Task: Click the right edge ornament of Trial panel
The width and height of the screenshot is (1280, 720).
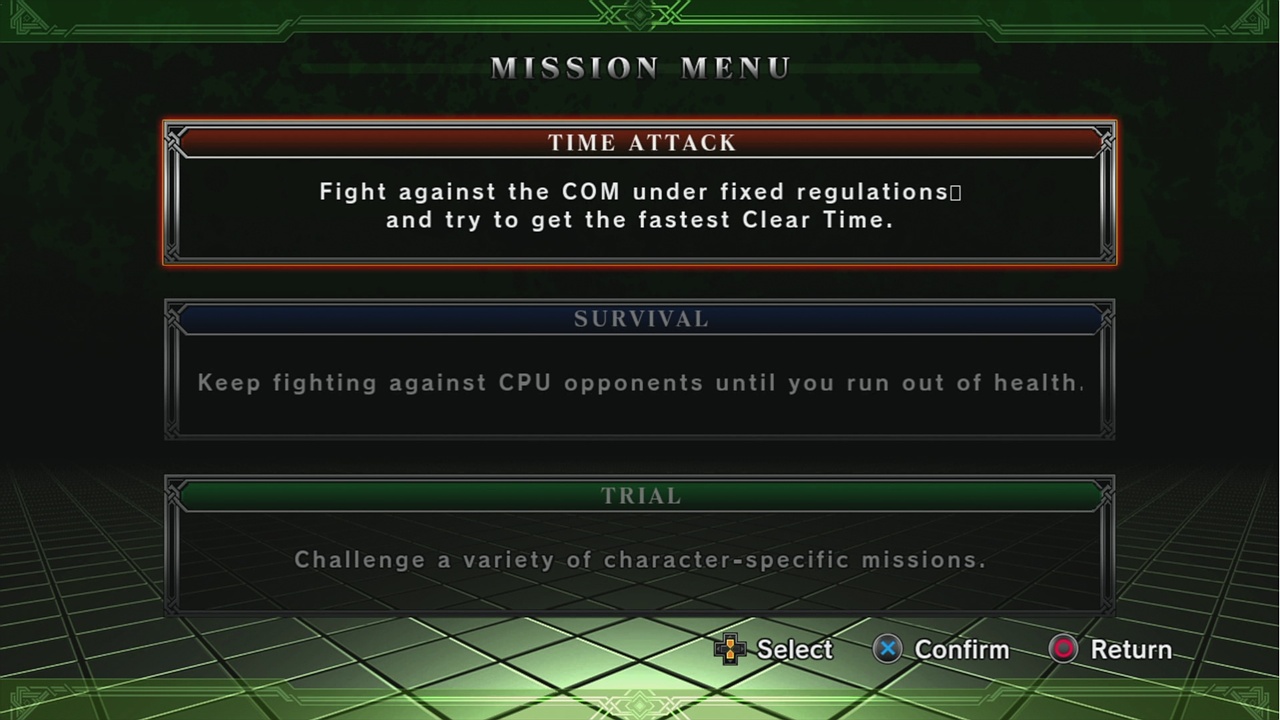Action: tap(1107, 546)
